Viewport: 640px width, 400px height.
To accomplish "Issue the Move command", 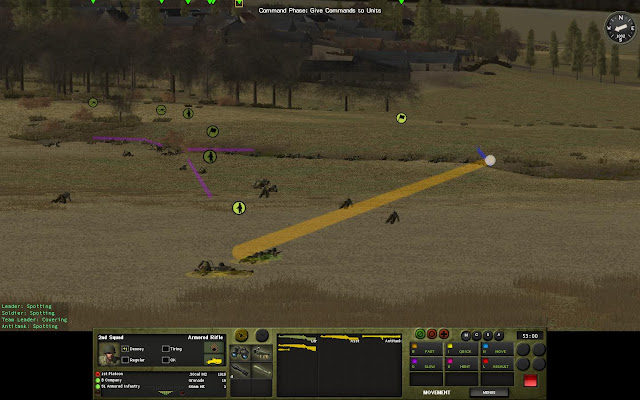I will [498, 351].
